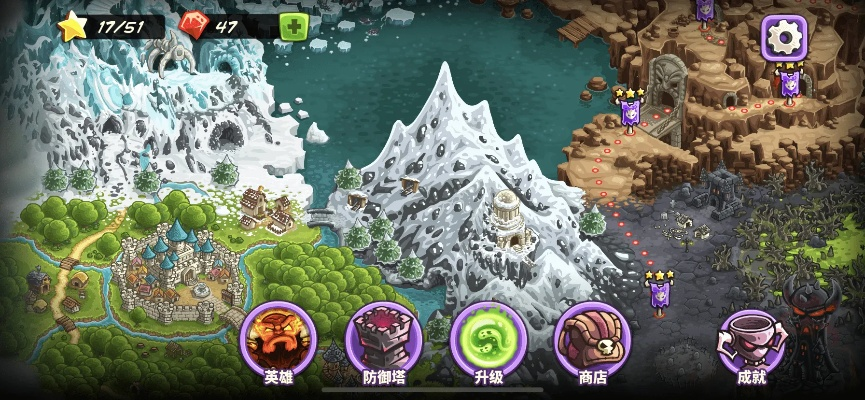This screenshot has width=865, height=400.
Task: Select the level flag beside the stone gate
Action: 630,111
